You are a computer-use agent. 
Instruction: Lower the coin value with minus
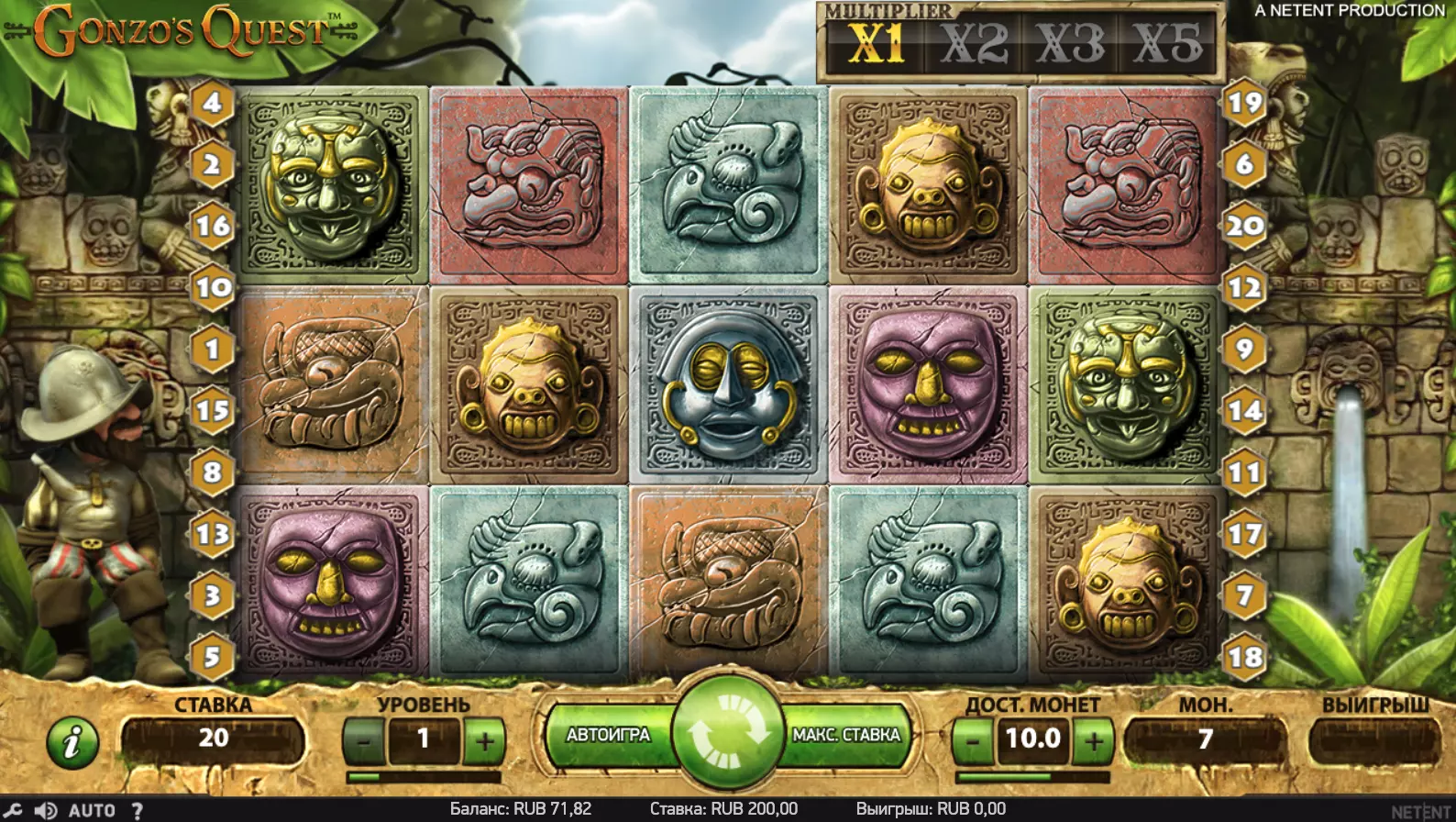974,739
